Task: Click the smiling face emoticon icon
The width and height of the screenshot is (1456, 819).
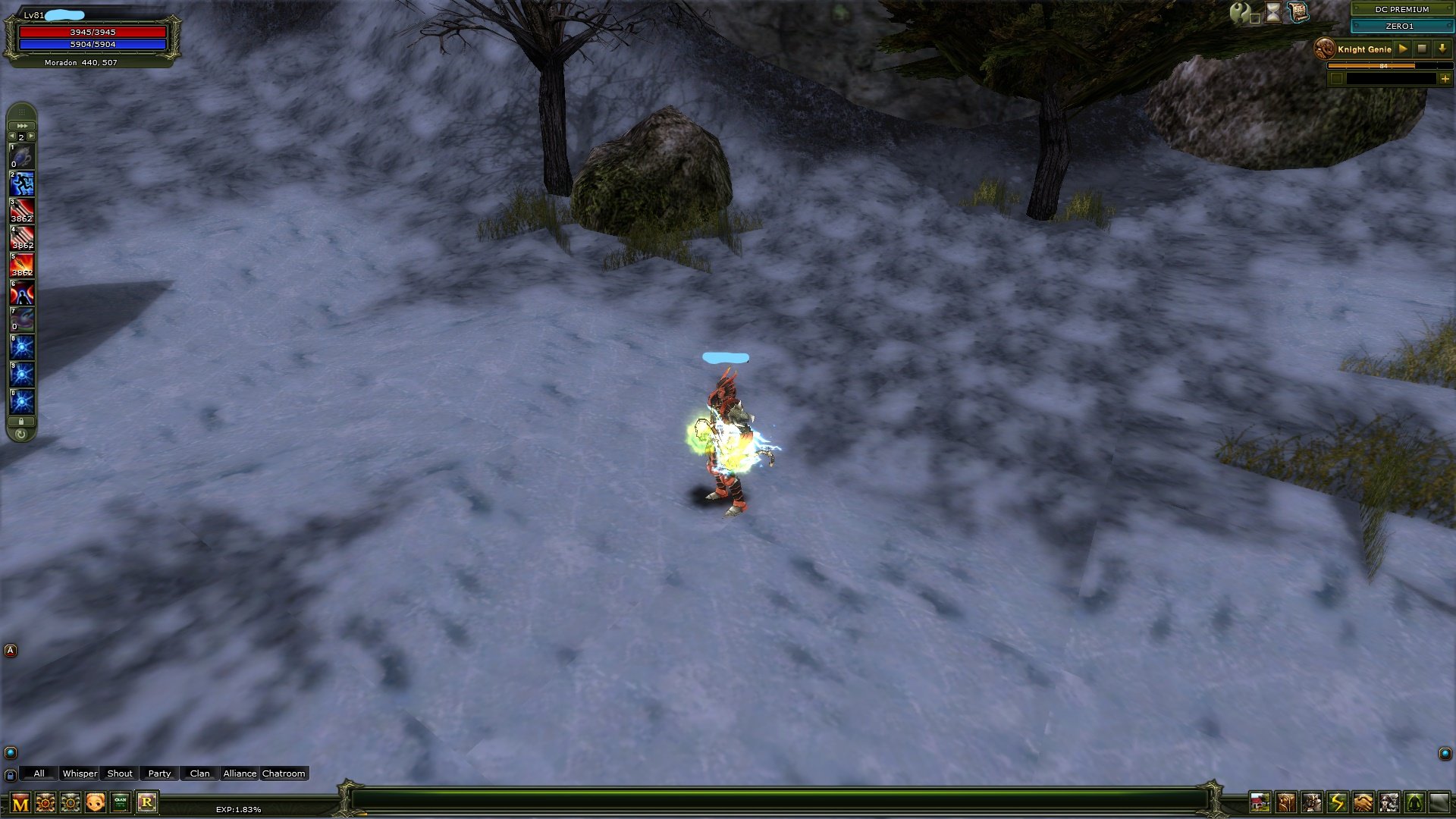Action: (94, 801)
